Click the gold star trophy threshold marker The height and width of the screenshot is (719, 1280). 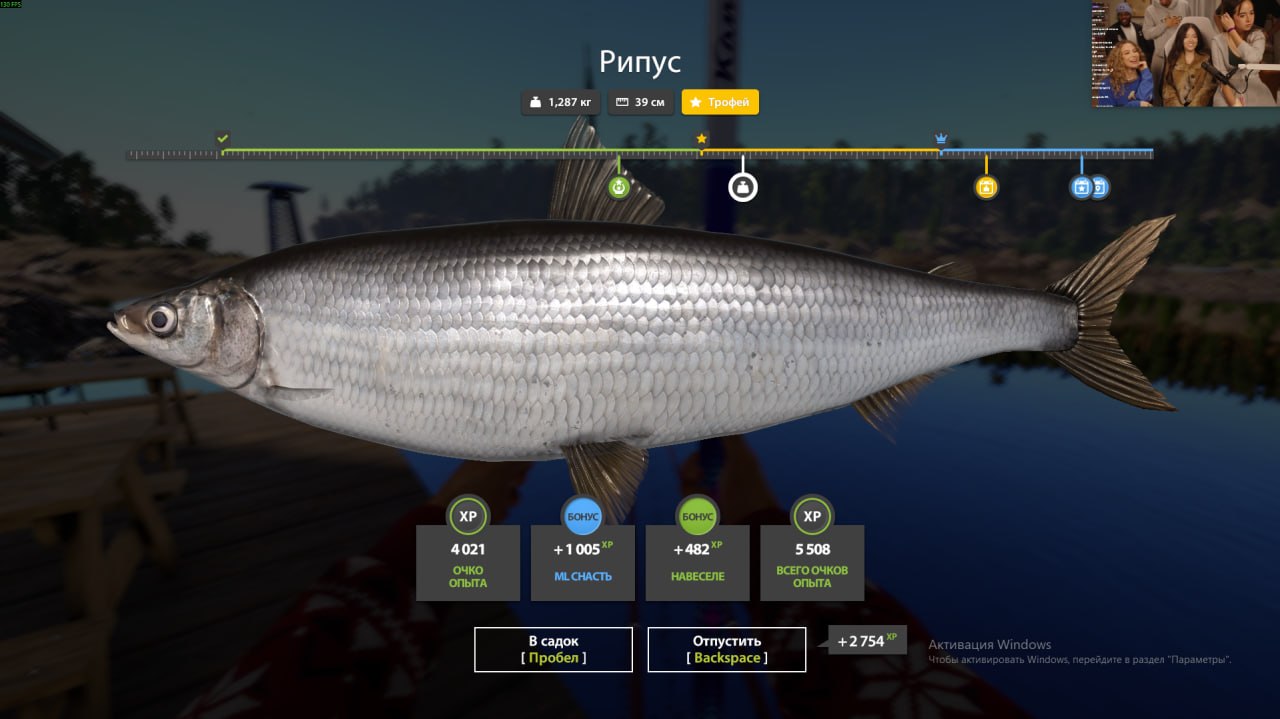(x=702, y=139)
